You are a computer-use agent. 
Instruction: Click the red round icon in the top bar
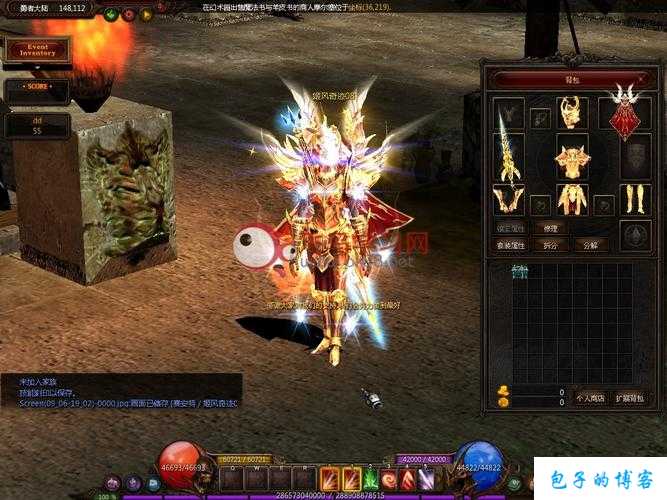click(x=128, y=14)
